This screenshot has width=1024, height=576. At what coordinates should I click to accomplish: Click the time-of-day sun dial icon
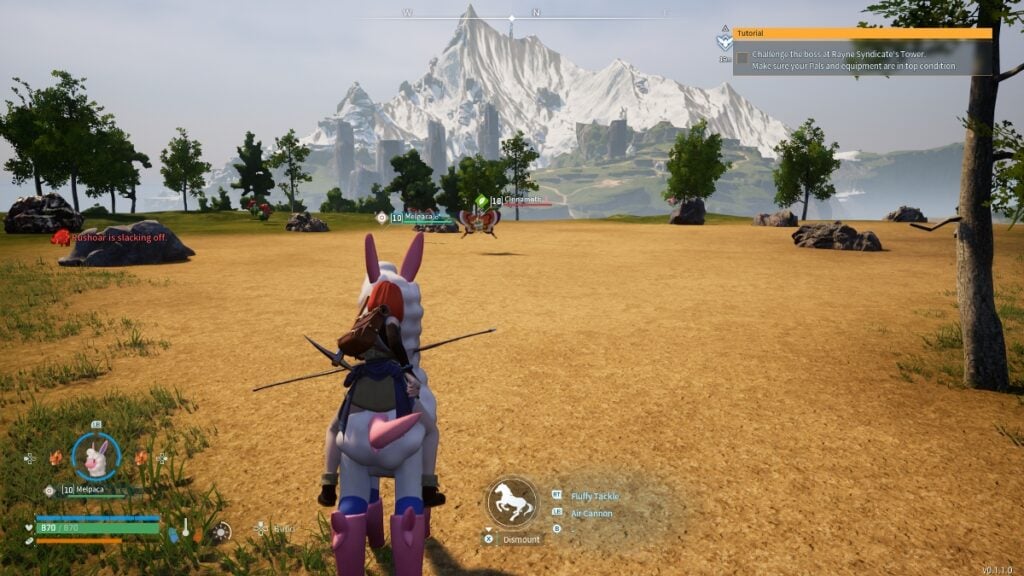pos(222,531)
